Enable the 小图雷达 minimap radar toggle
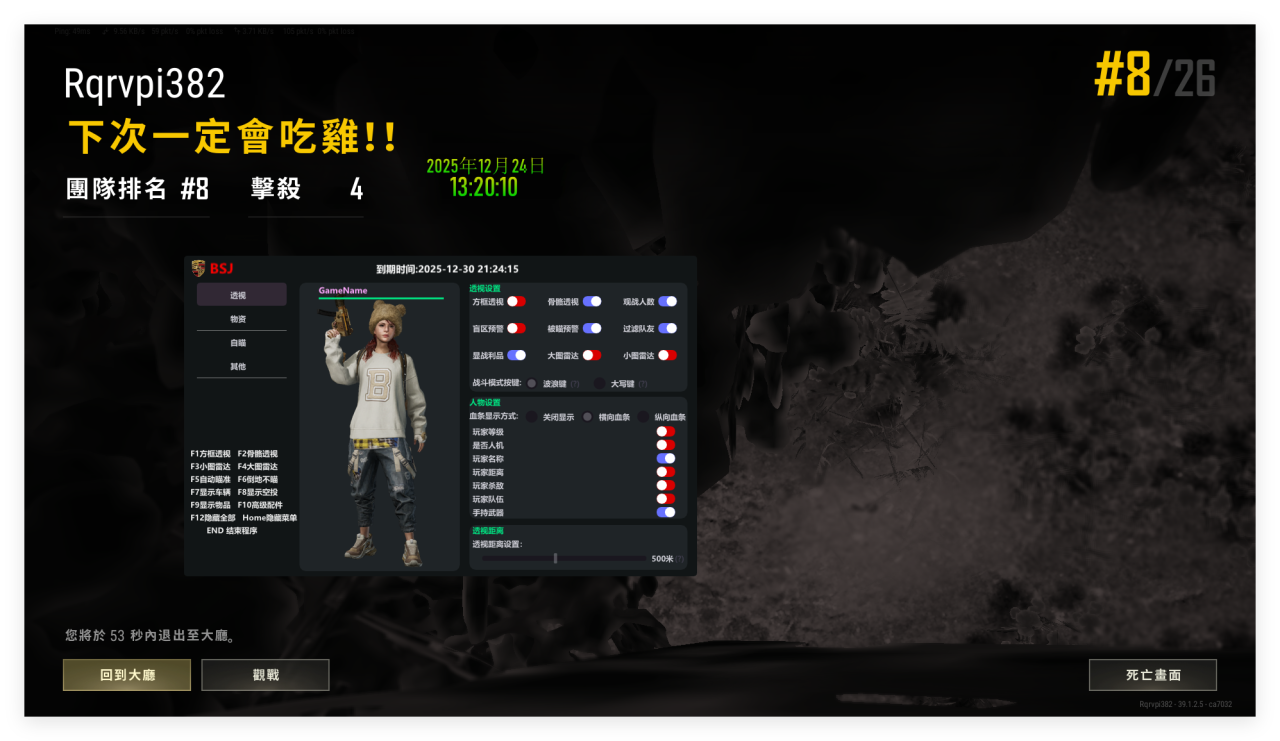 point(666,354)
